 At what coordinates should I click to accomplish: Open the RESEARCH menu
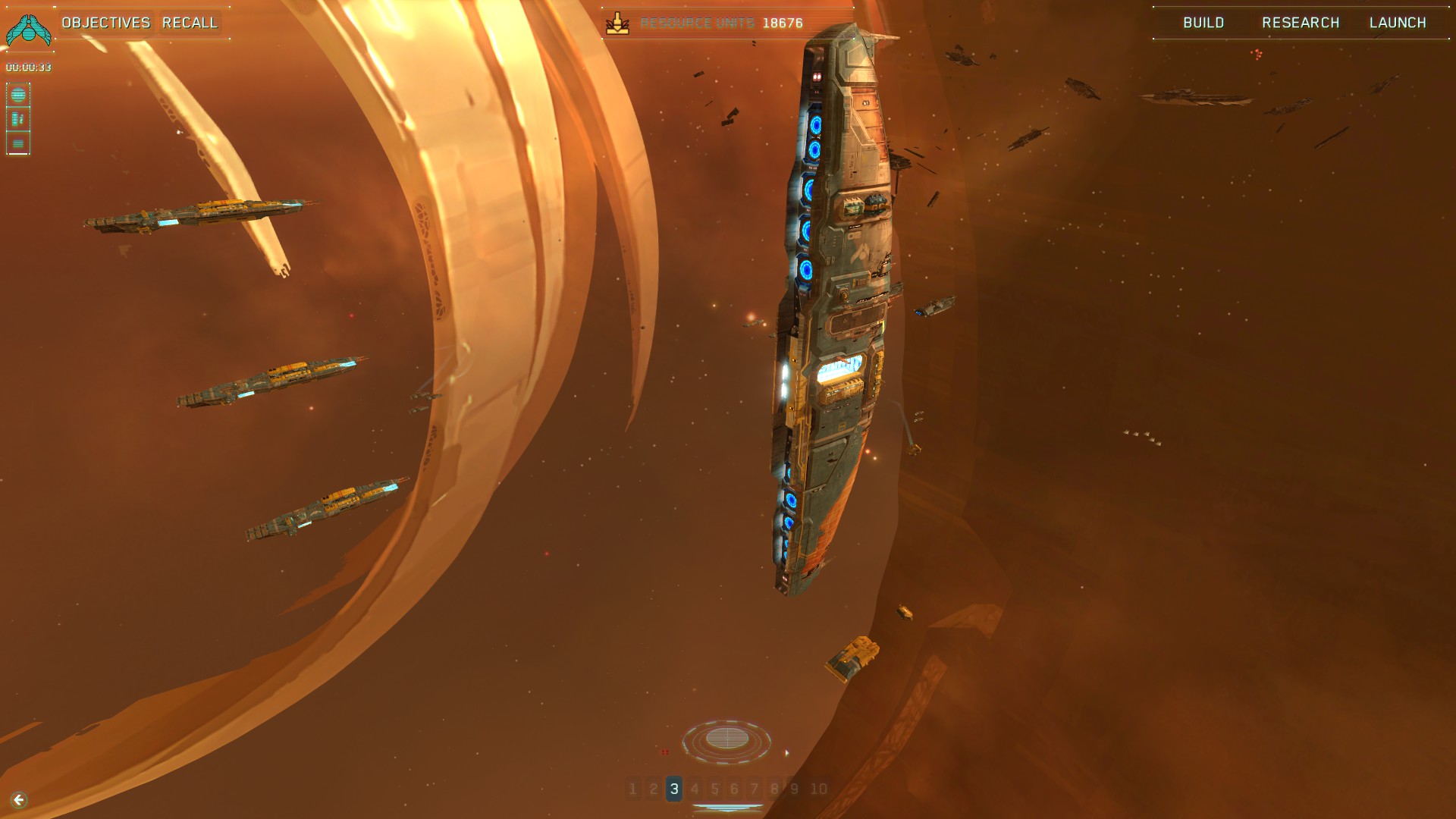coord(1299,22)
